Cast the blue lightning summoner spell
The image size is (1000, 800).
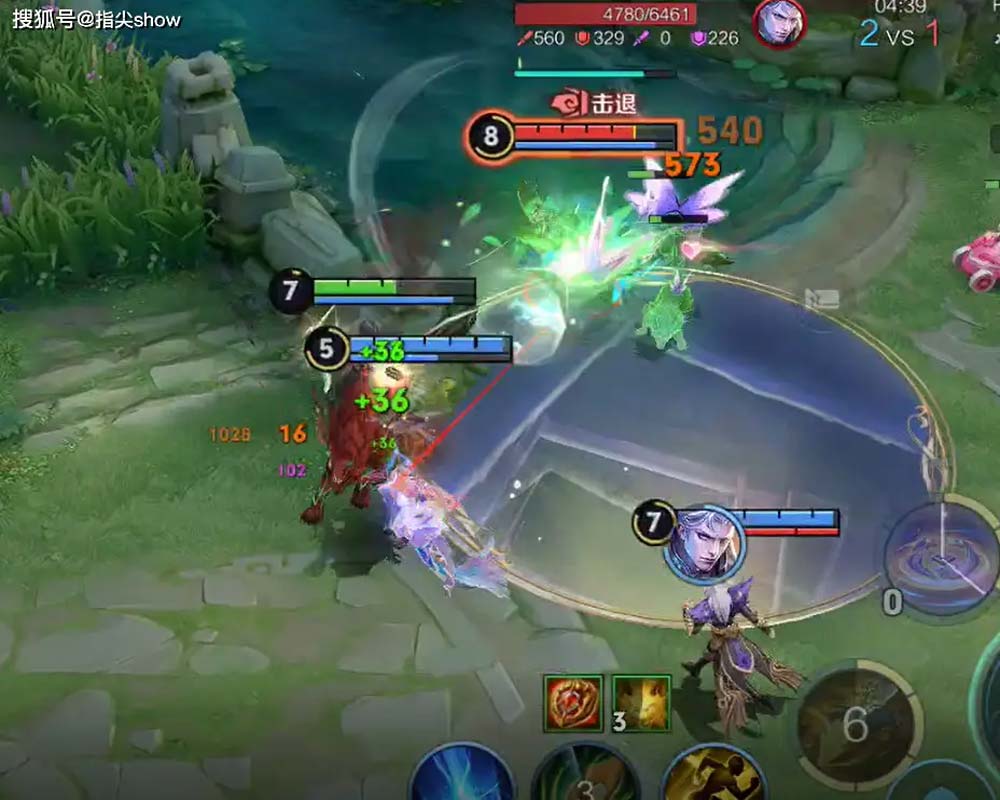point(462,780)
